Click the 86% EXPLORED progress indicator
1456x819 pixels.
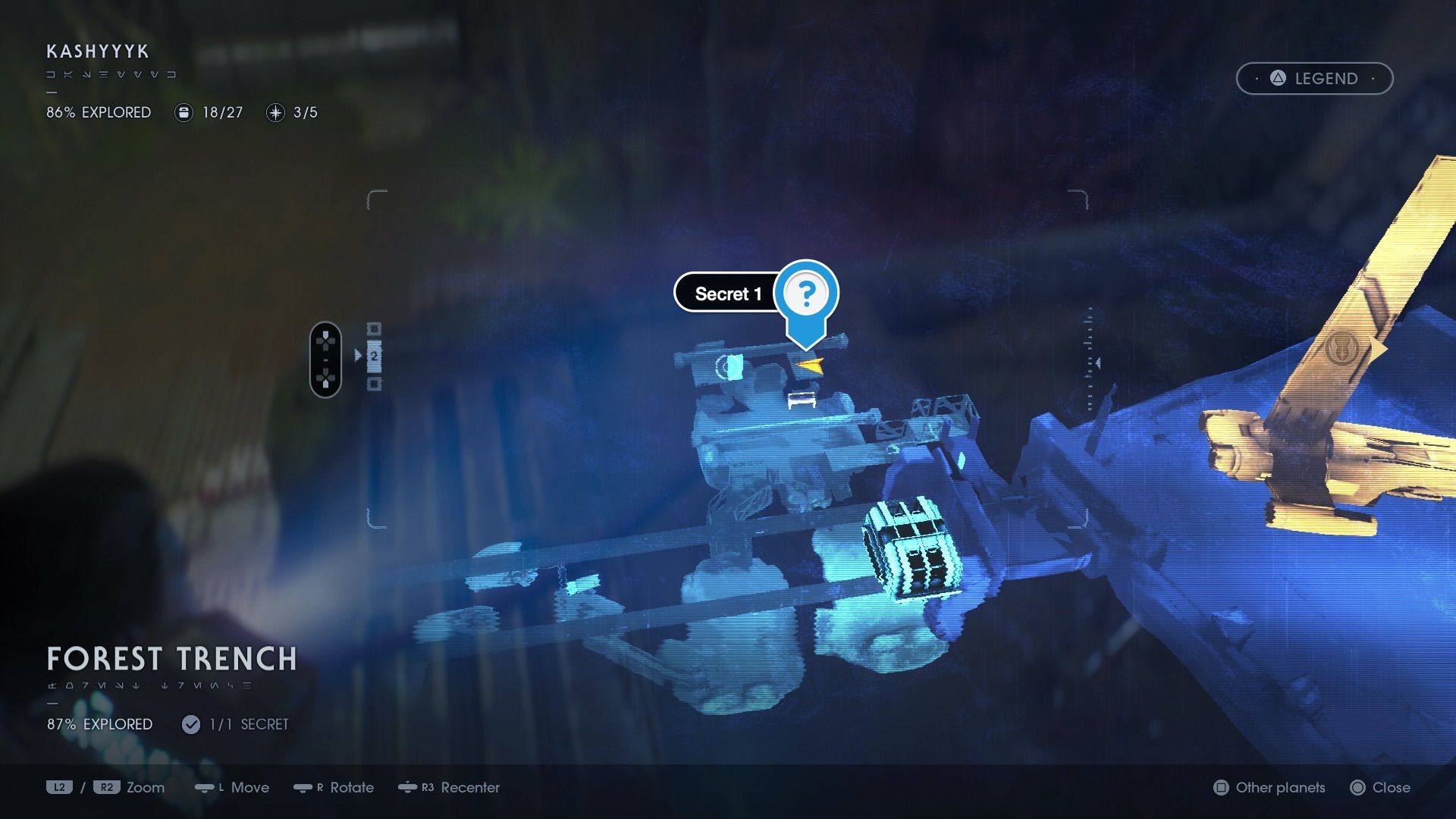[99, 112]
